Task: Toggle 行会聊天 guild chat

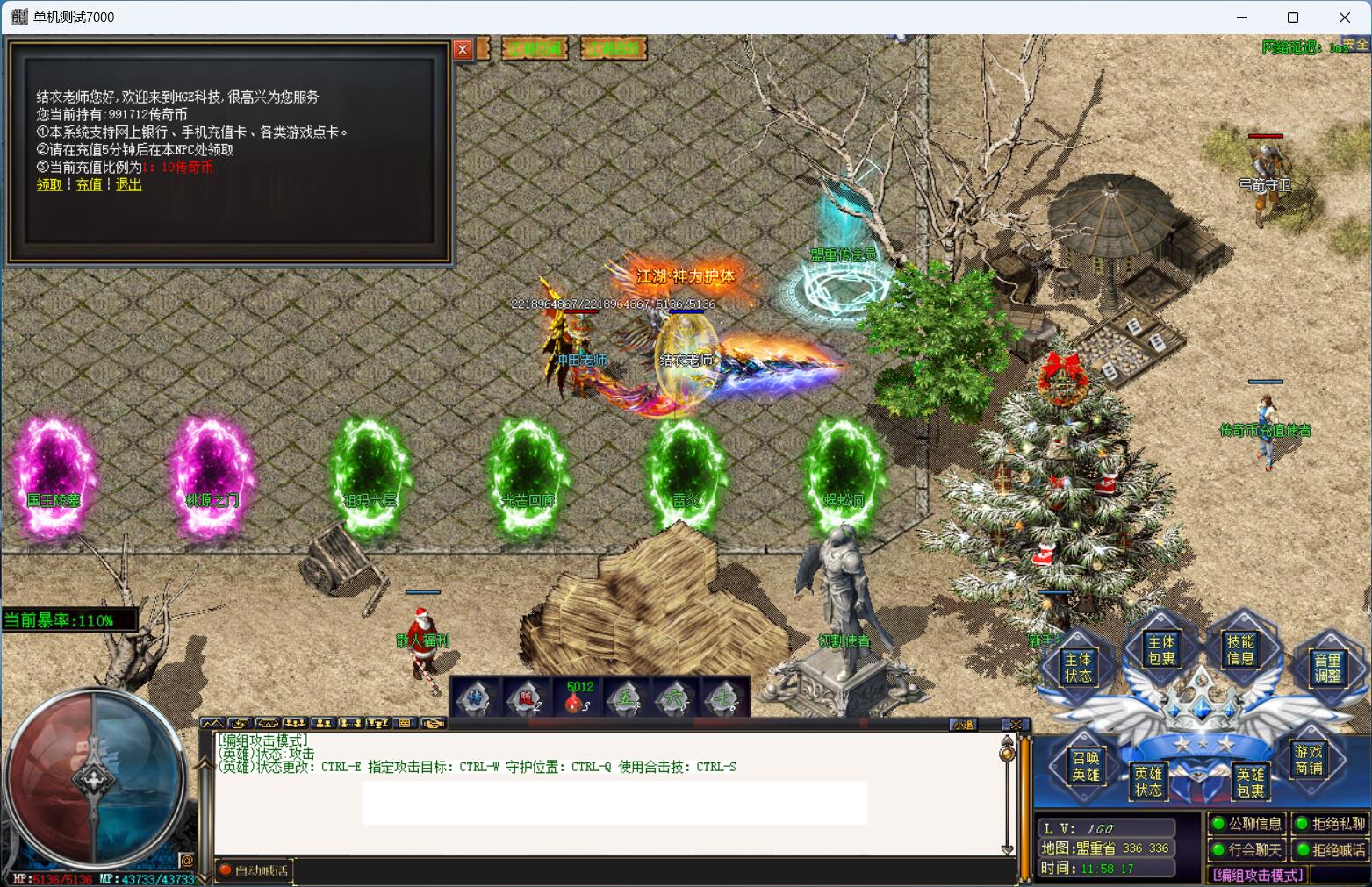Action: tap(1247, 849)
